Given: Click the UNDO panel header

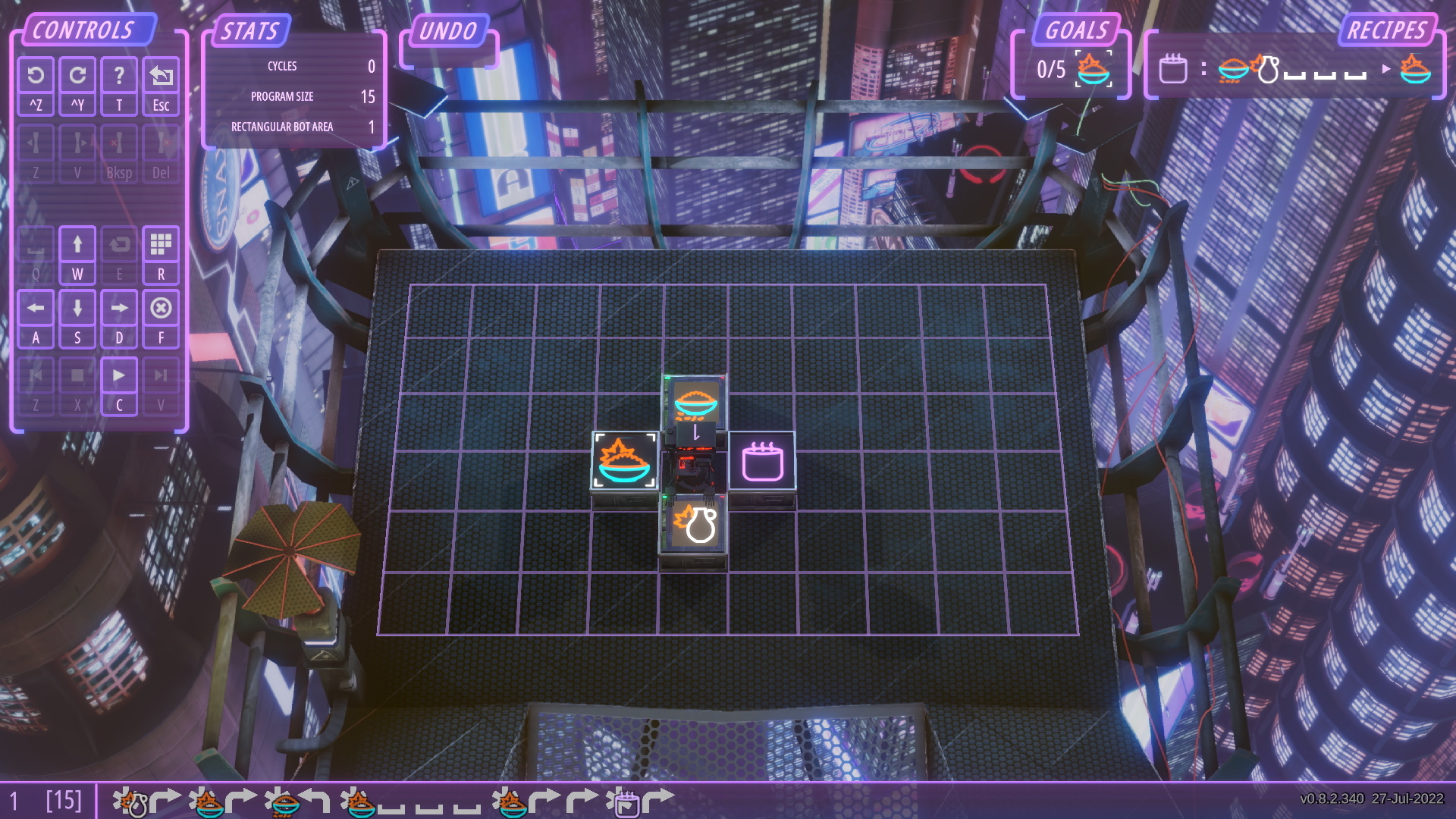Looking at the screenshot, I should (449, 33).
